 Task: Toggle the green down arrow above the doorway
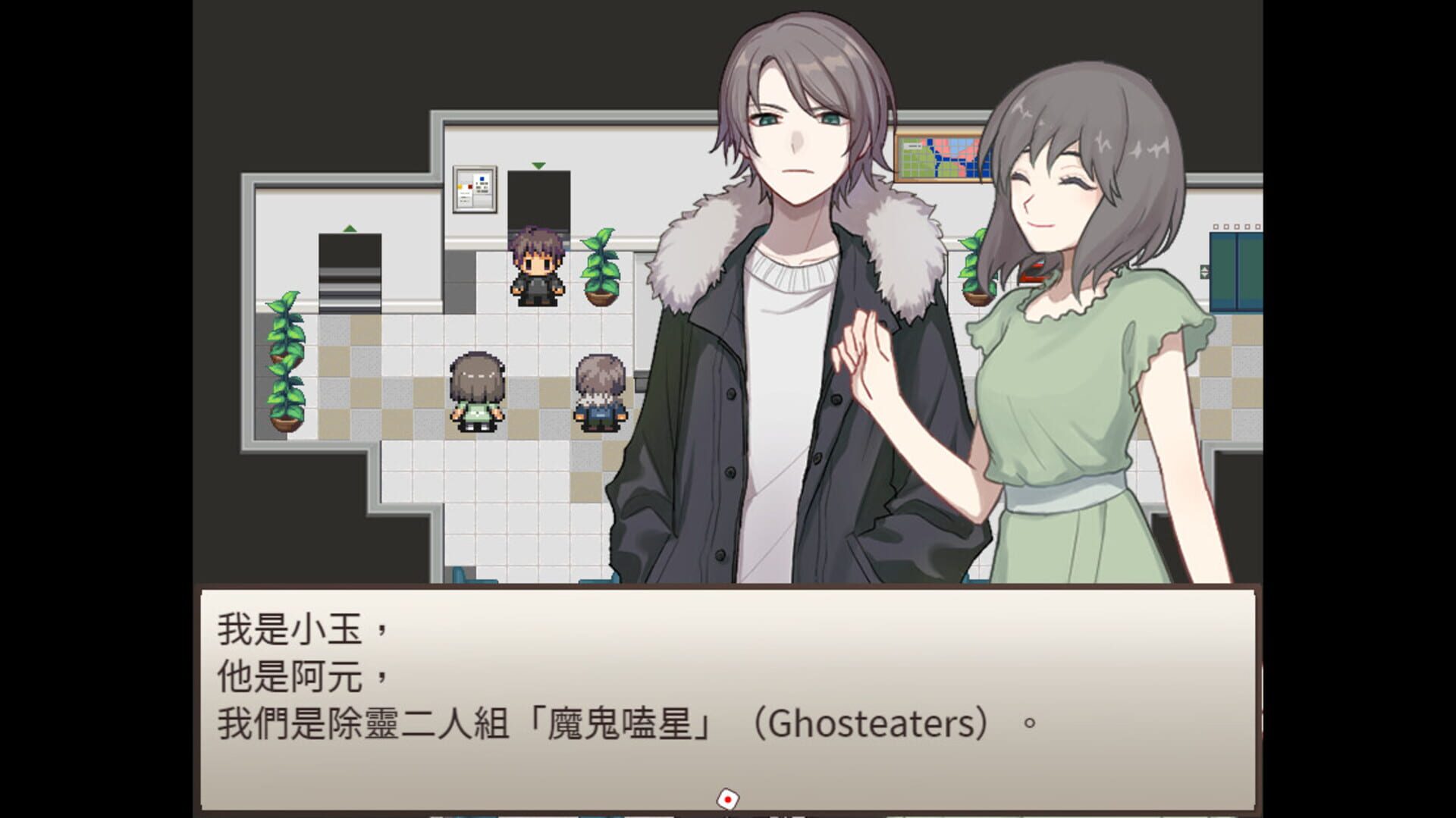click(x=538, y=165)
